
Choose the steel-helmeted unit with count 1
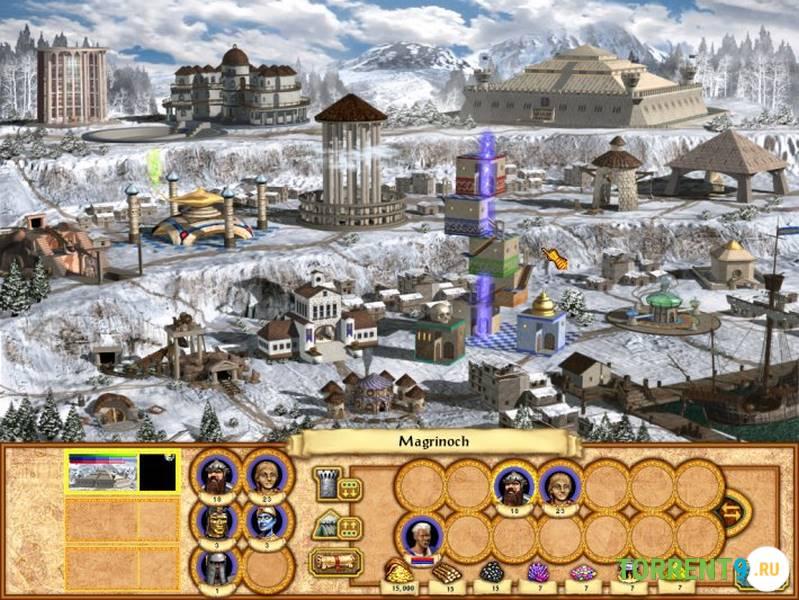[216, 567]
